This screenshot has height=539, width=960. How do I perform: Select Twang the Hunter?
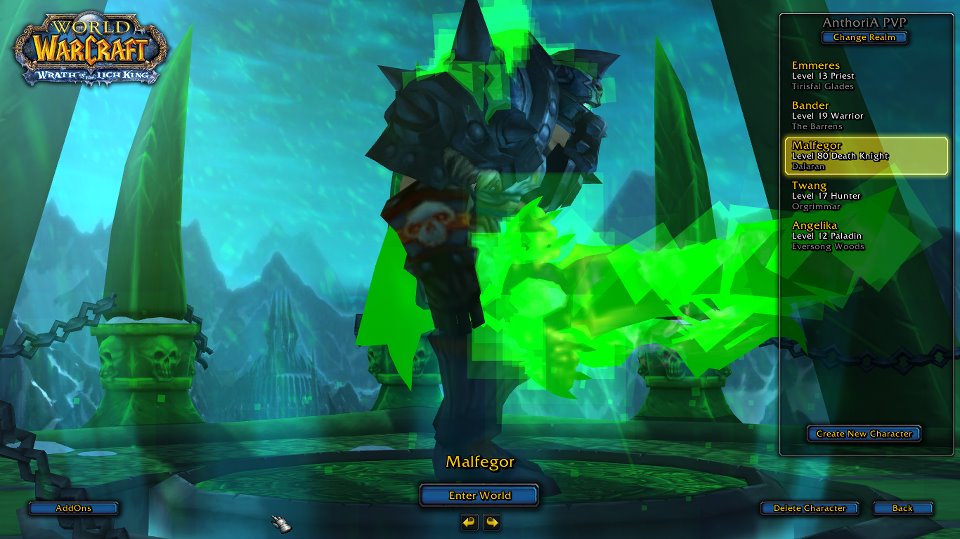865,196
